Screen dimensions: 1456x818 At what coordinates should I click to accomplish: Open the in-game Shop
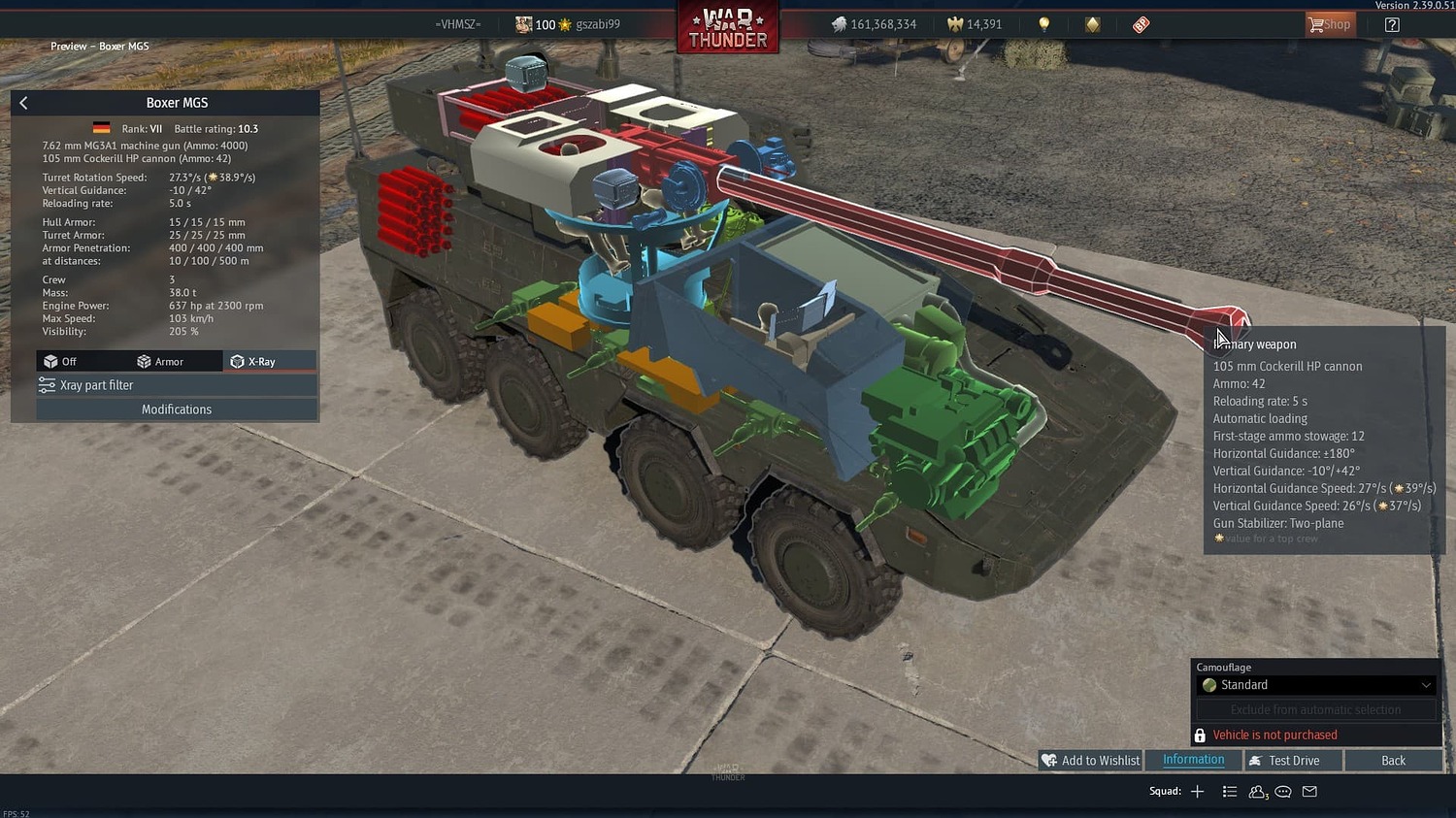coord(1329,23)
